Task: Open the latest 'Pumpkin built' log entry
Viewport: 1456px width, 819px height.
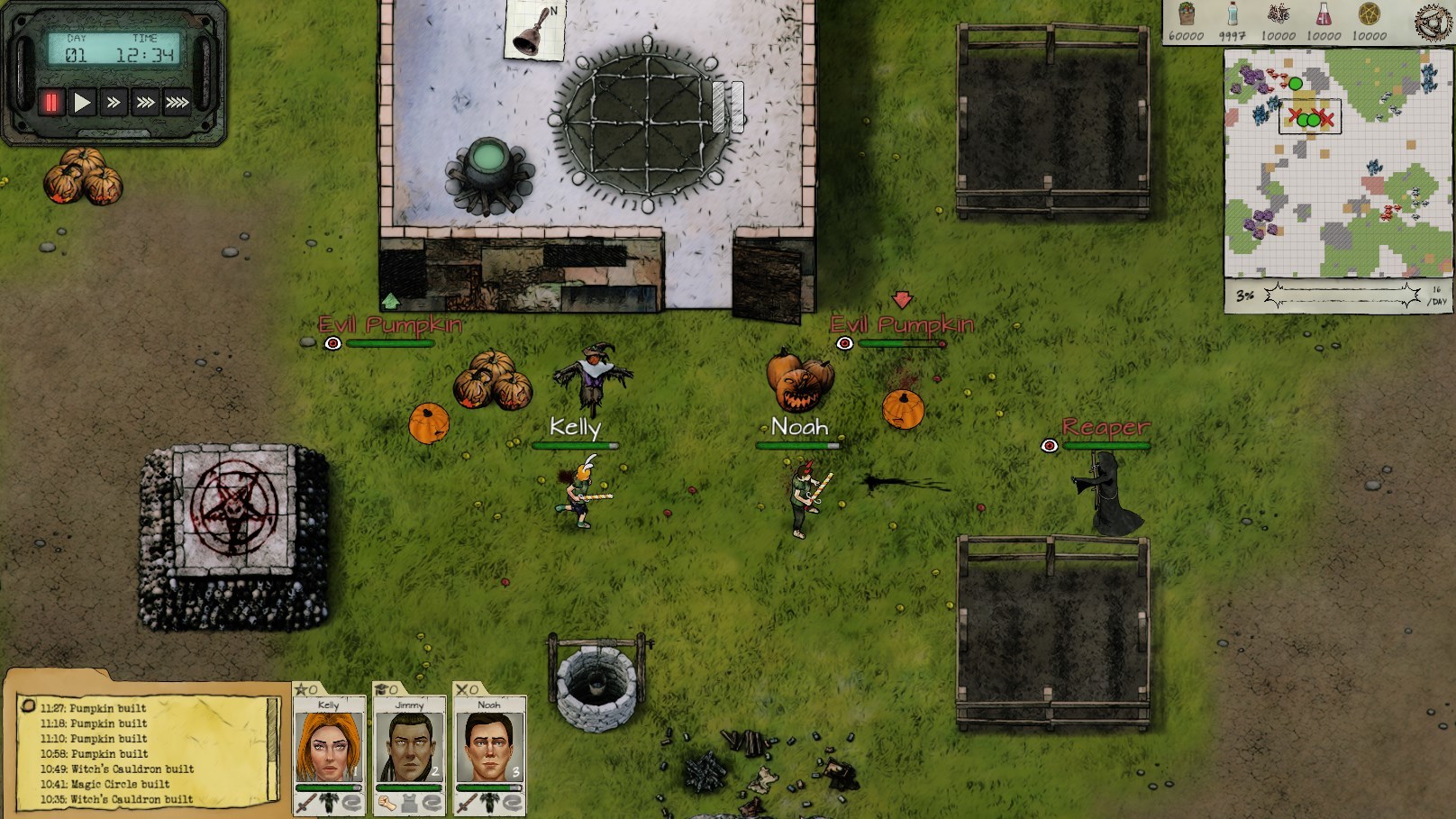Action: point(107,708)
